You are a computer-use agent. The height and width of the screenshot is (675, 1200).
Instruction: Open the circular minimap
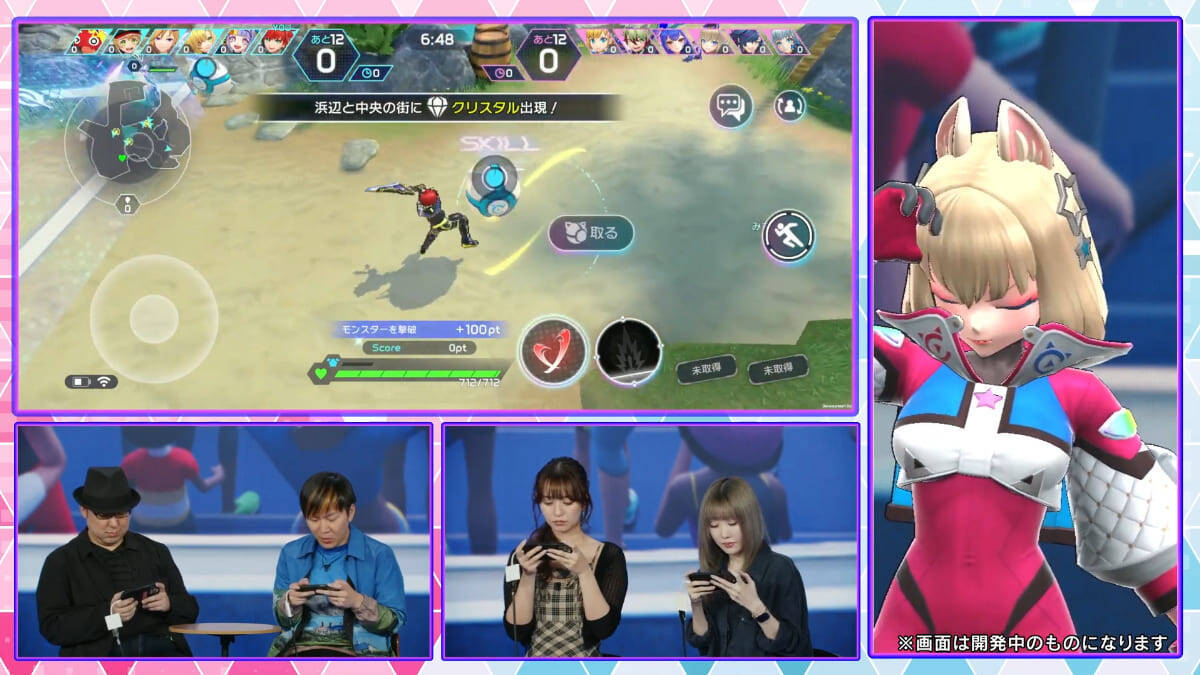126,143
